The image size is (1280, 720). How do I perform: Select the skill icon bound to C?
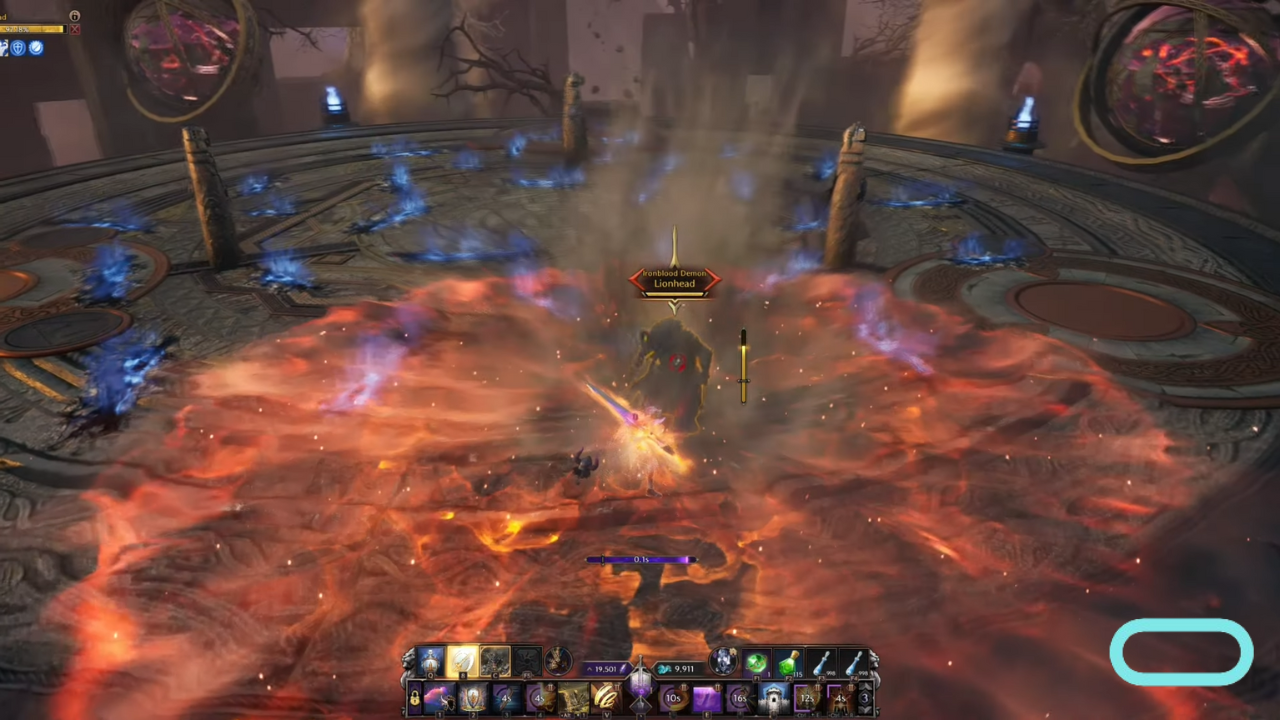pyautogui.click(x=494, y=659)
